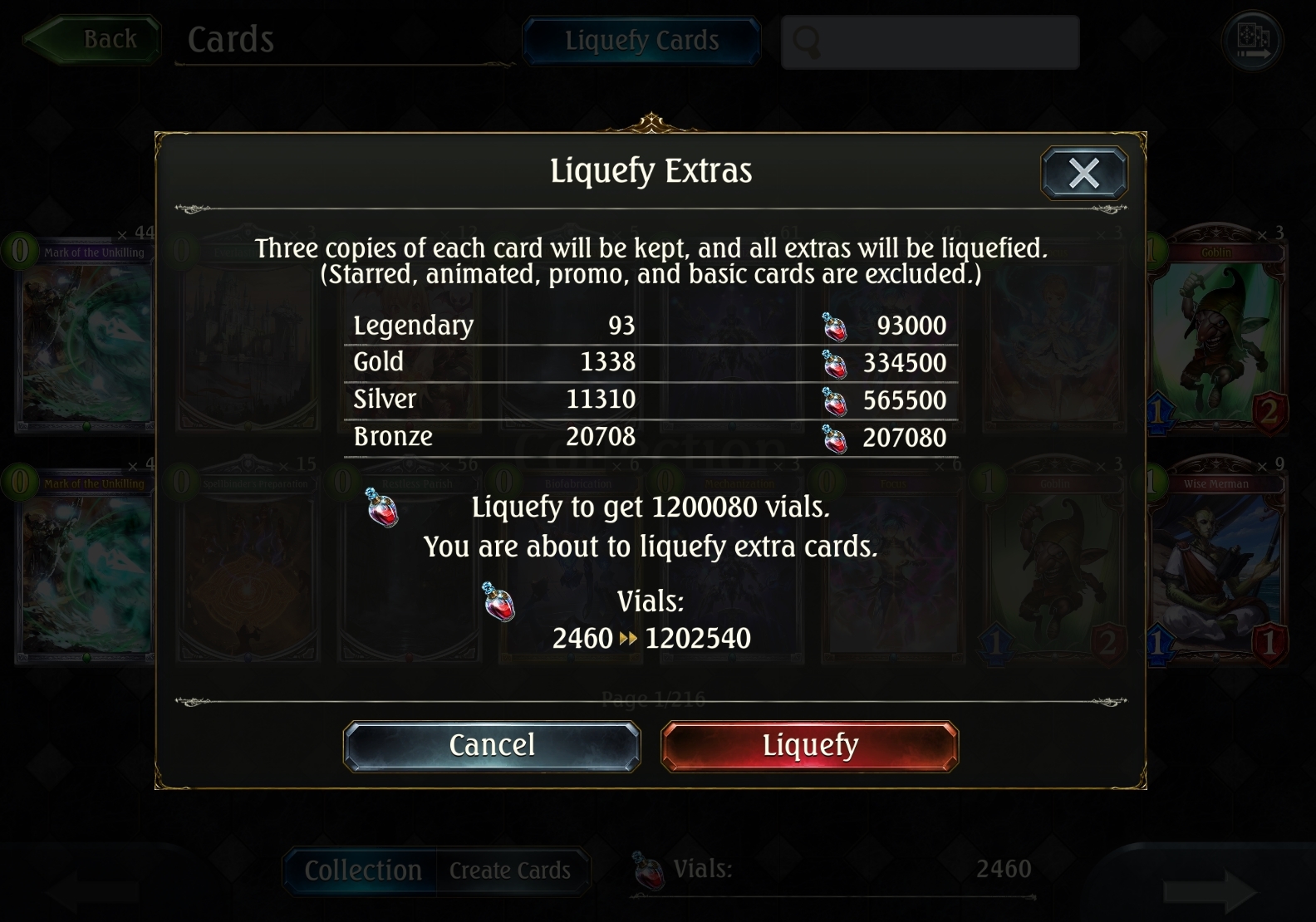This screenshot has width=1316, height=922.
Task: Go back using the green Back arrow
Action: point(93,38)
